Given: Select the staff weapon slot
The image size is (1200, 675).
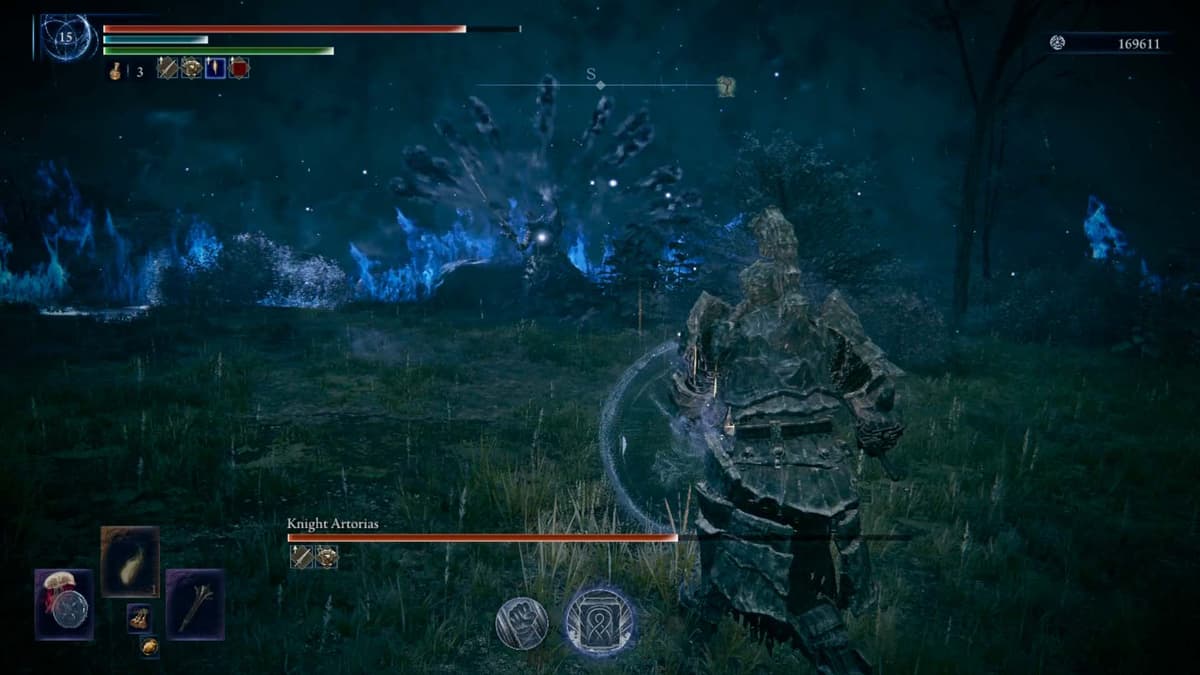Looking at the screenshot, I should (195, 603).
